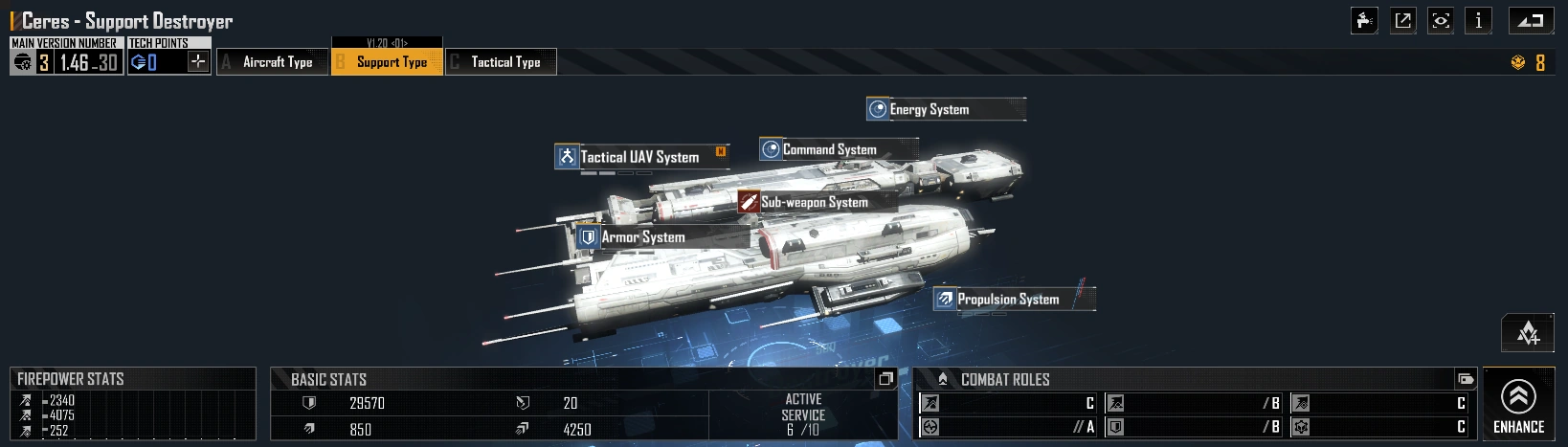Image resolution: width=1568 pixels, height=447 pixels.
Task: Click the share/export arrow icon
Action: pyautogui.click(x=1402, y=20)
